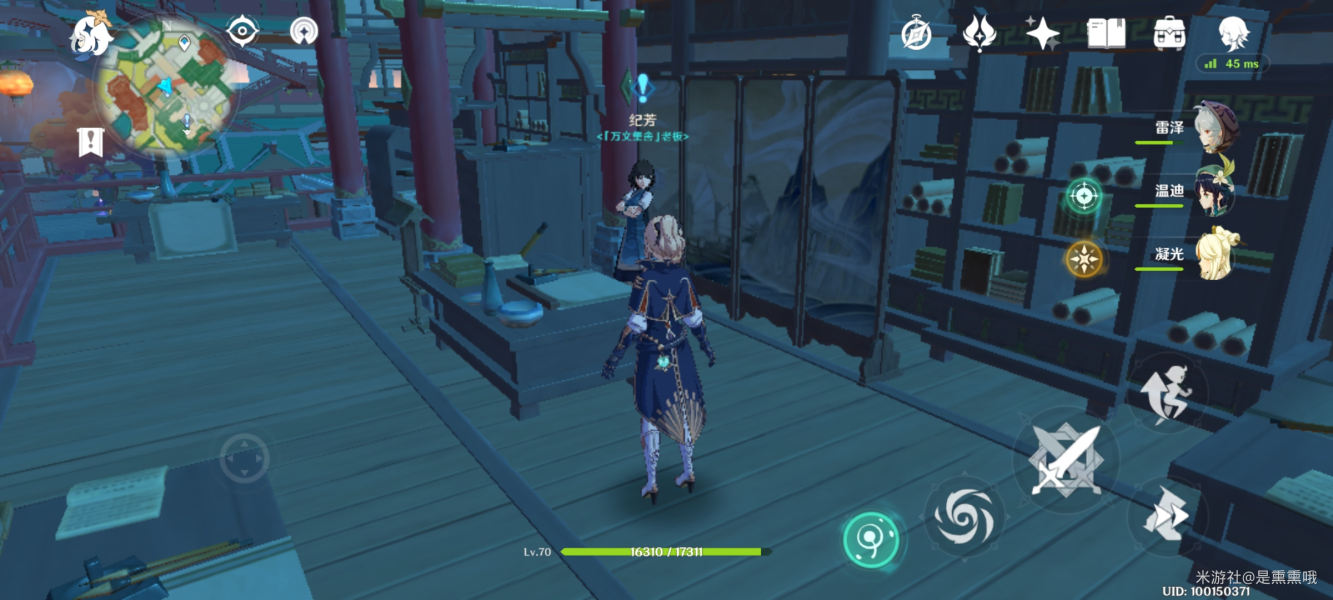Tap the teal crosshair button

point(1082,195)
